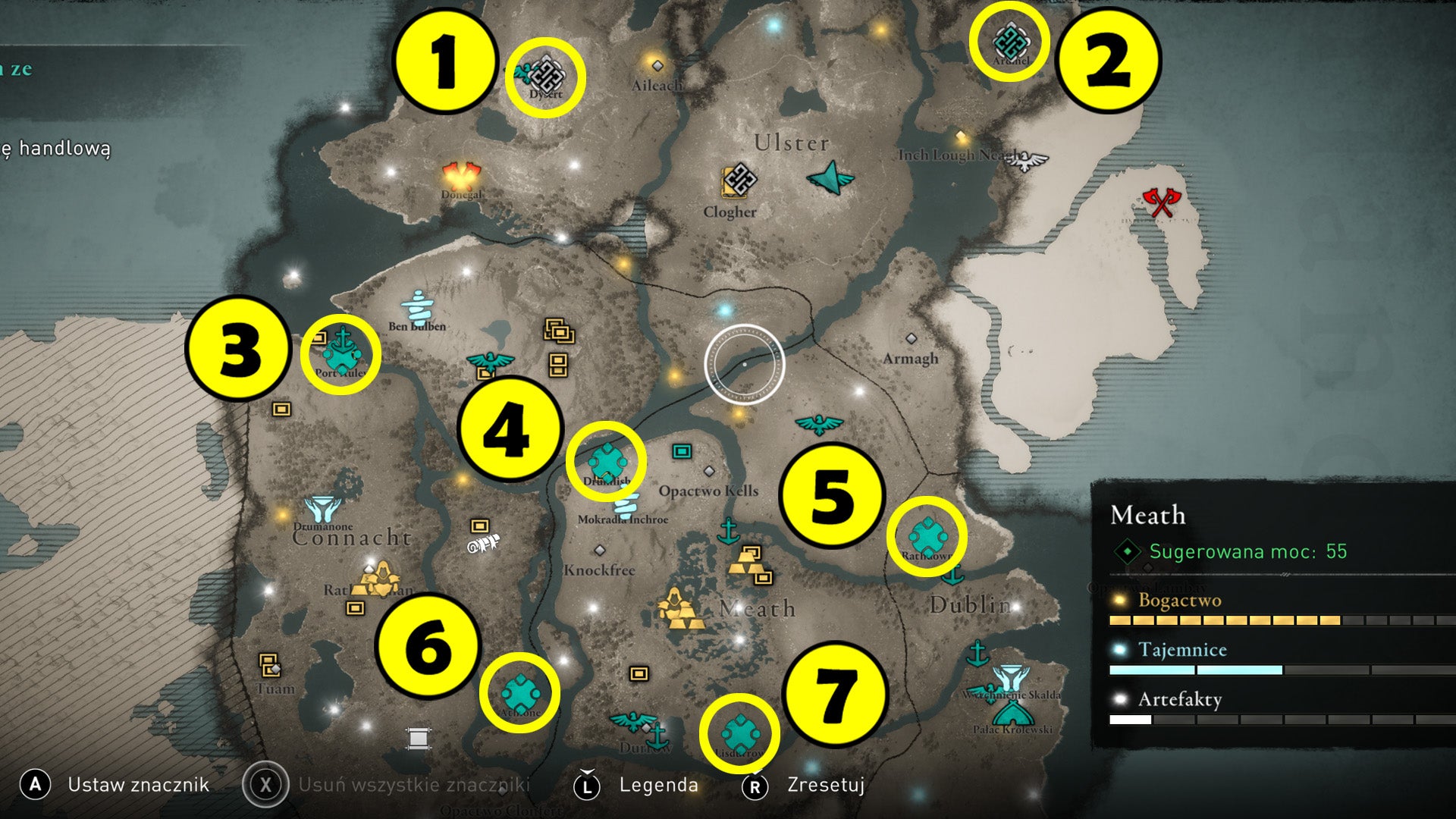The image size is (1456, 819).
Task: Select the Dysert trade post icon at marker 1
Action: point(548,74)
